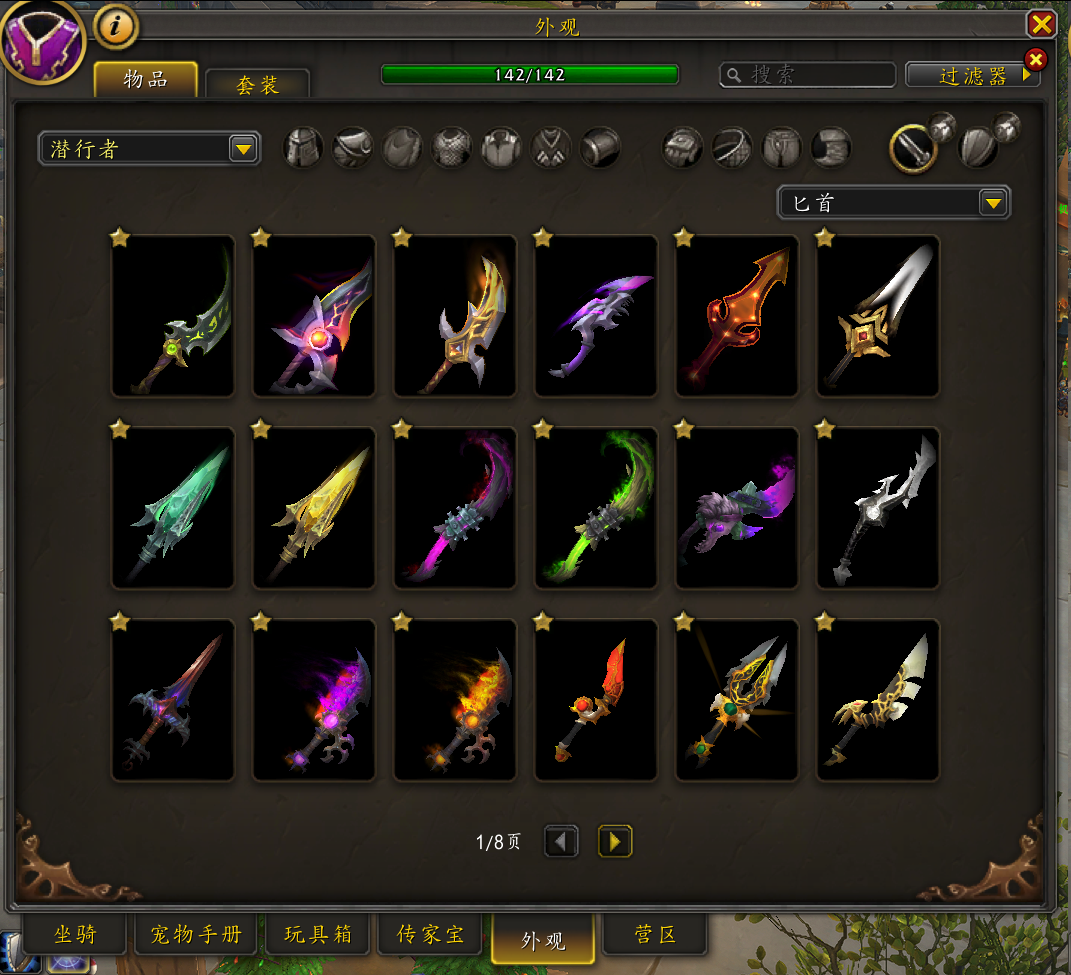The width and height of the screenshot is (1071, 975).
Task: Clear filters with the small red X
Action: tap(1036, 60)
